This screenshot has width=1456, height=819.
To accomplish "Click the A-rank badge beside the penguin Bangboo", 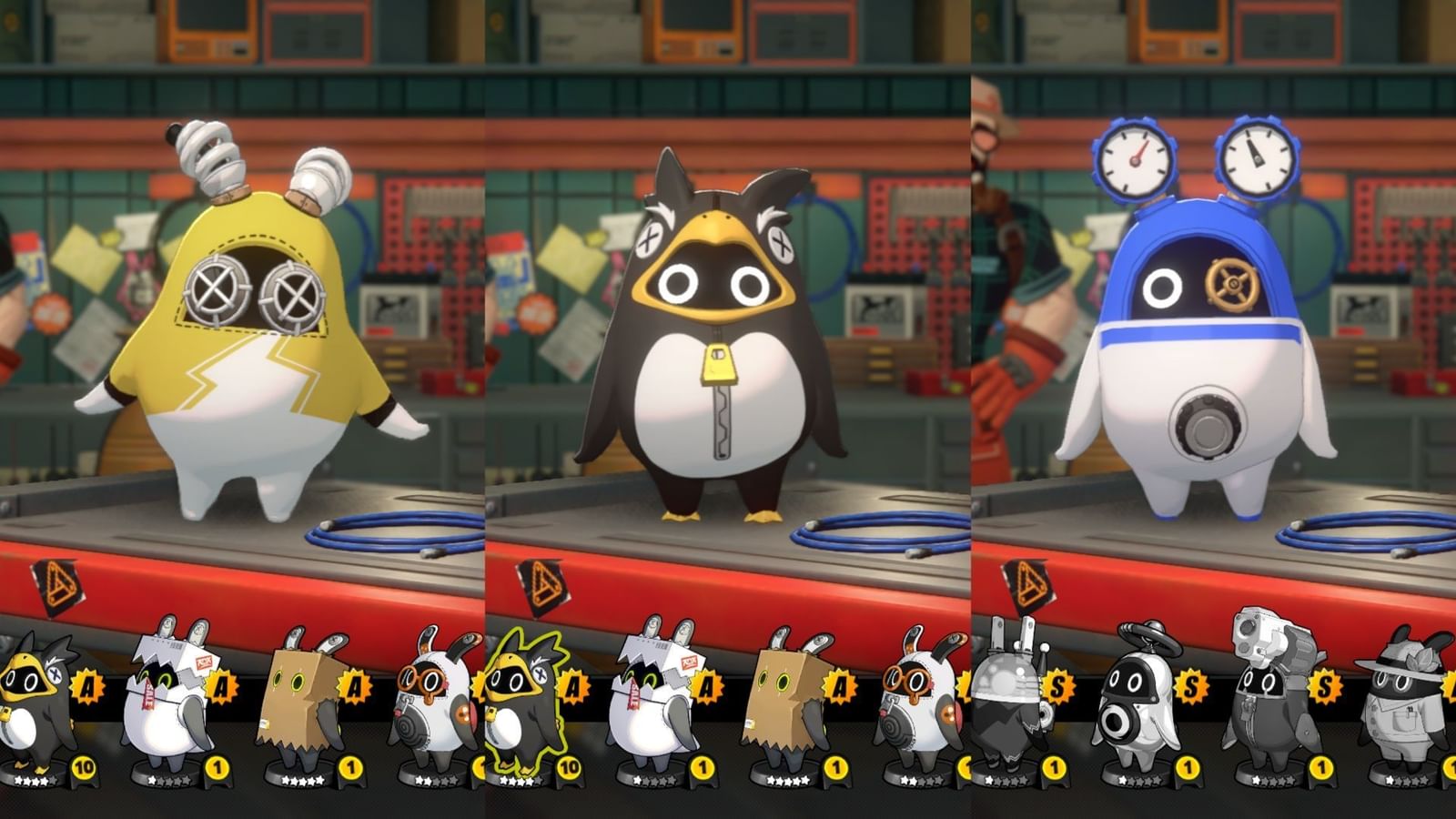I will [x=87, y=684].
